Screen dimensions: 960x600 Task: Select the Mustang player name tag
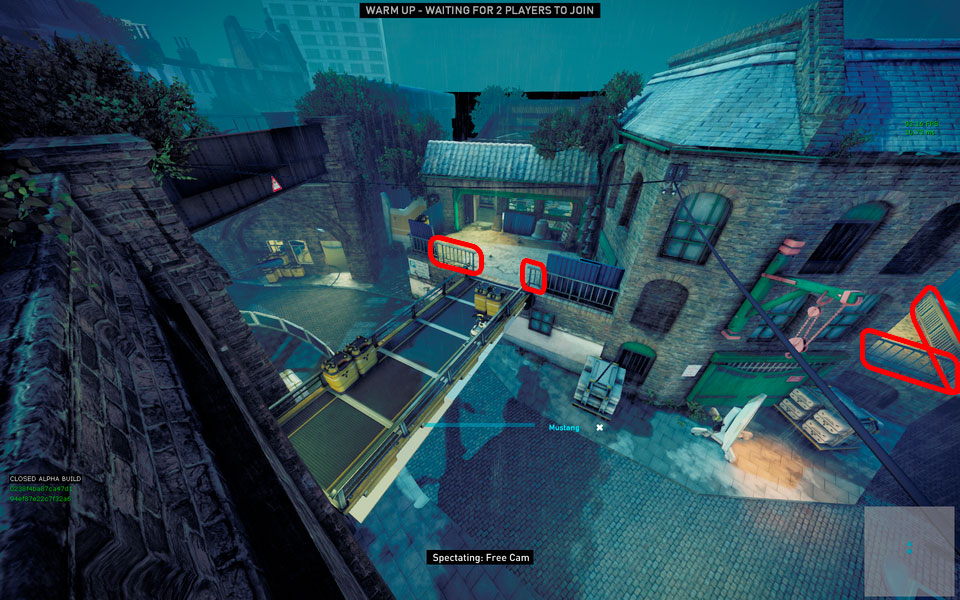tap(564, 427)
